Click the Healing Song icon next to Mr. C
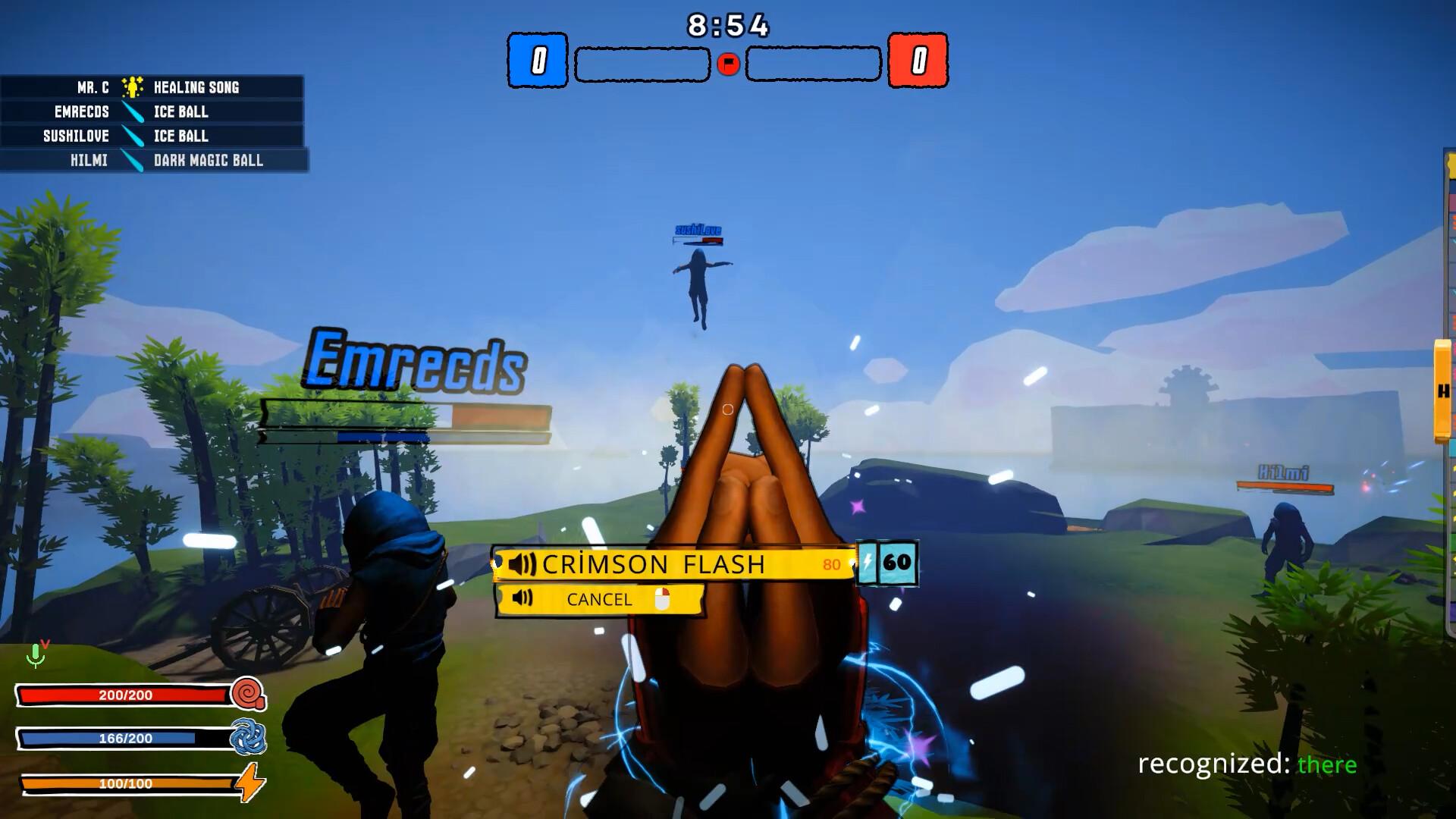1456x819 pixels. pyautogui.click(x=130, y=87)
